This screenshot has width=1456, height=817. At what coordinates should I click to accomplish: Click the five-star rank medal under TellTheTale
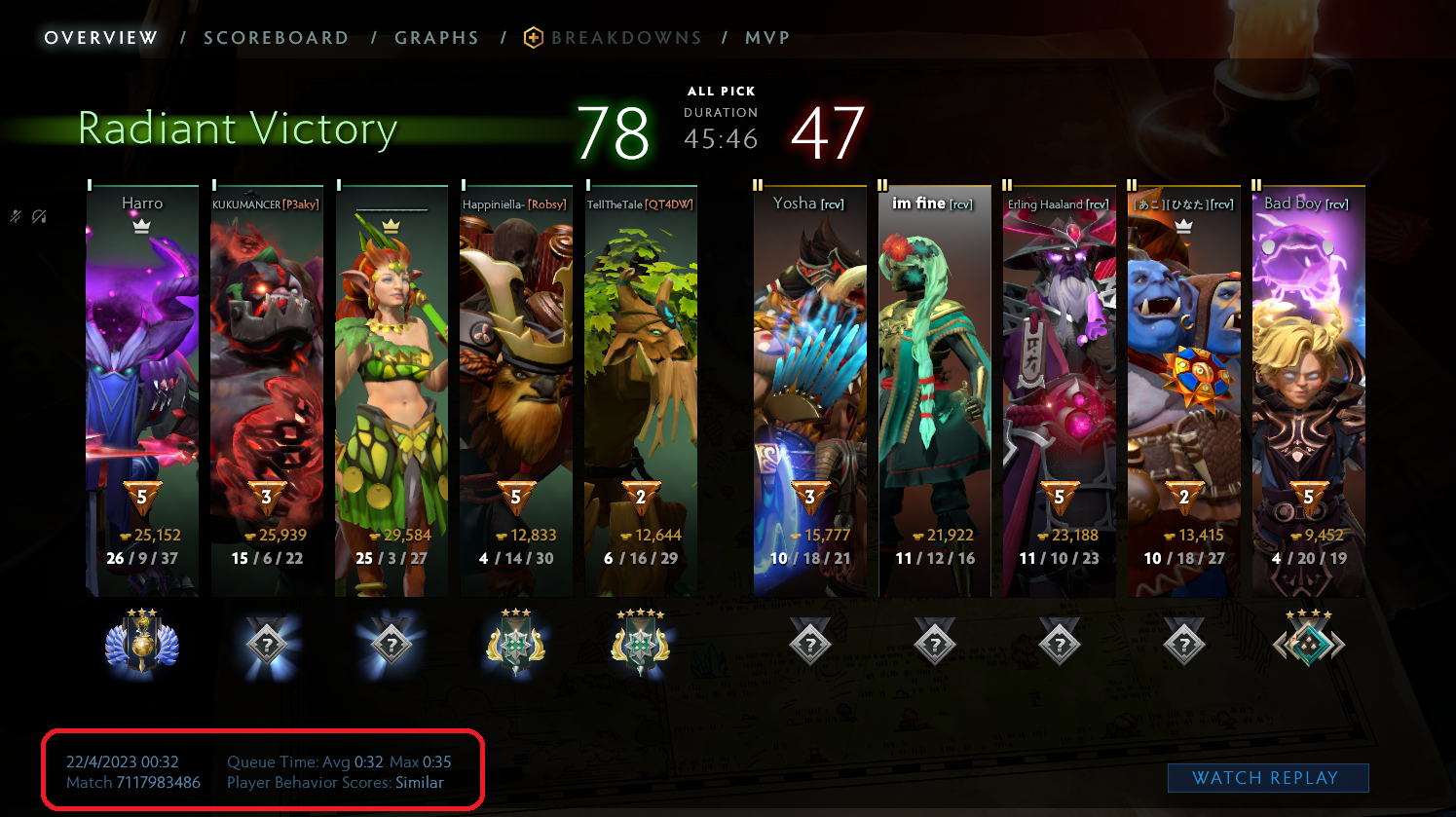click(x=642, y=642)
